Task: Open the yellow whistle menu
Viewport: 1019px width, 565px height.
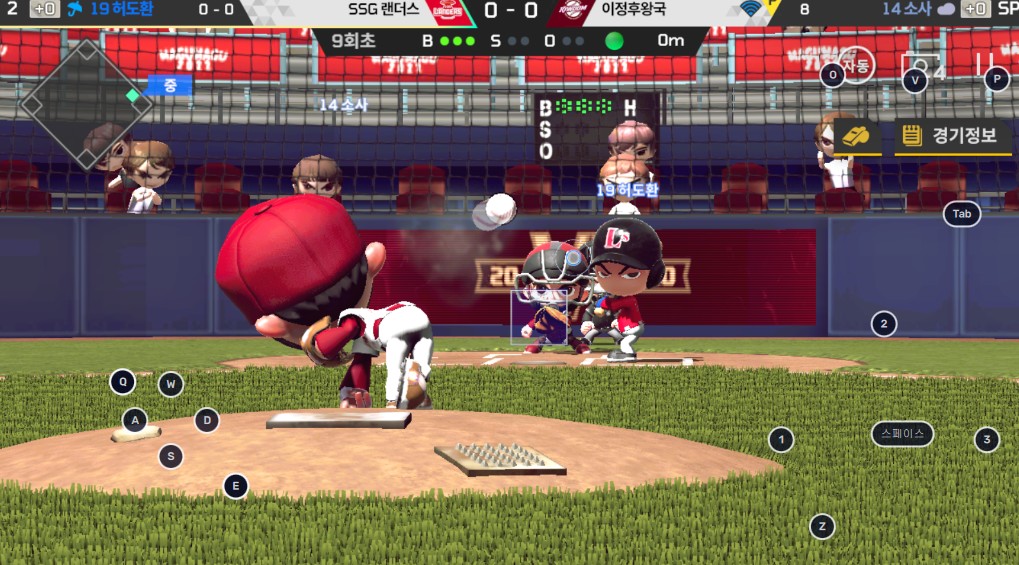Action: coord(856,136)
